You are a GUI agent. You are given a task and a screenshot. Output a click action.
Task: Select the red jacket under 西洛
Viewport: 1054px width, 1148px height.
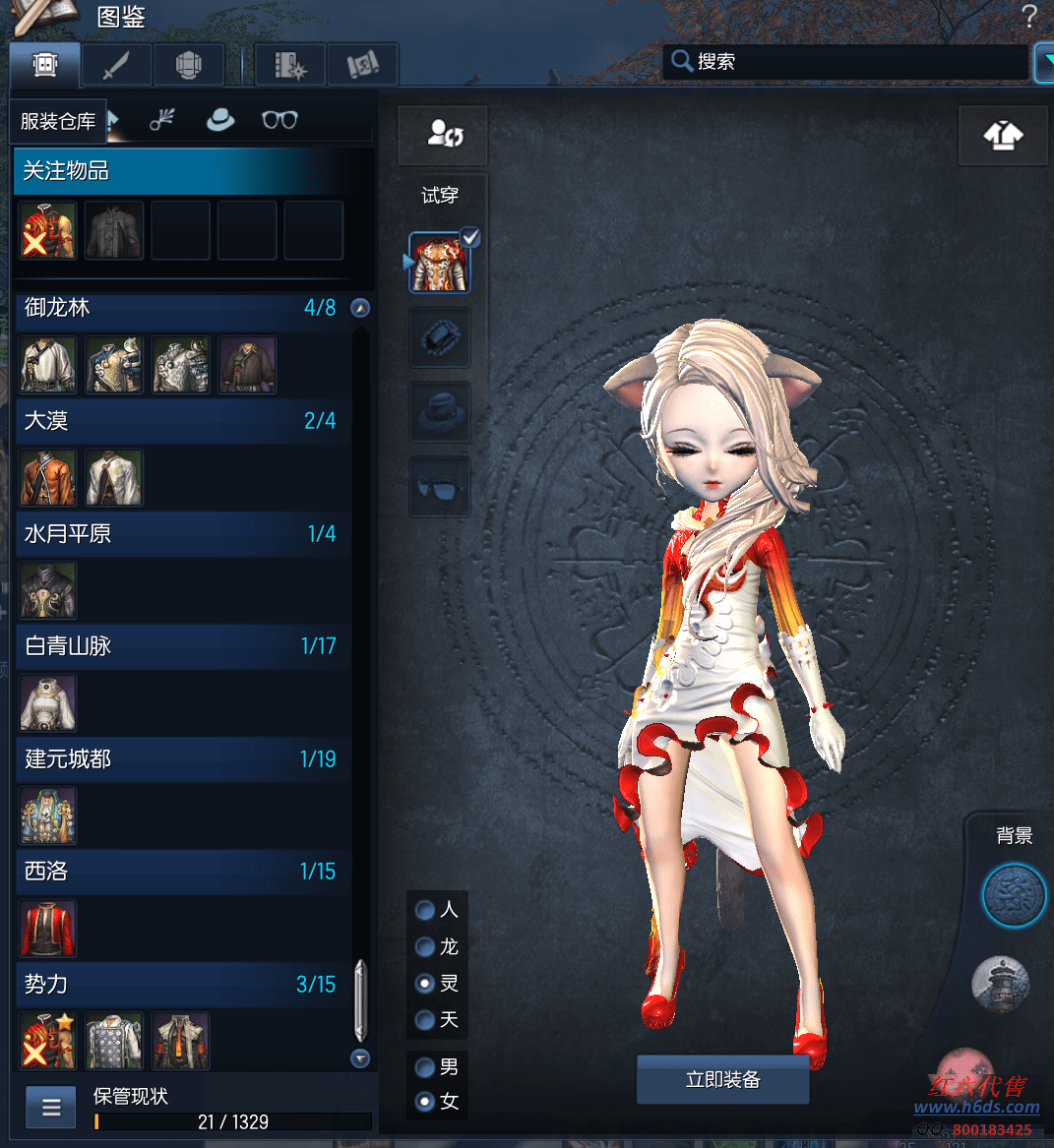click(x=47, y=928)
